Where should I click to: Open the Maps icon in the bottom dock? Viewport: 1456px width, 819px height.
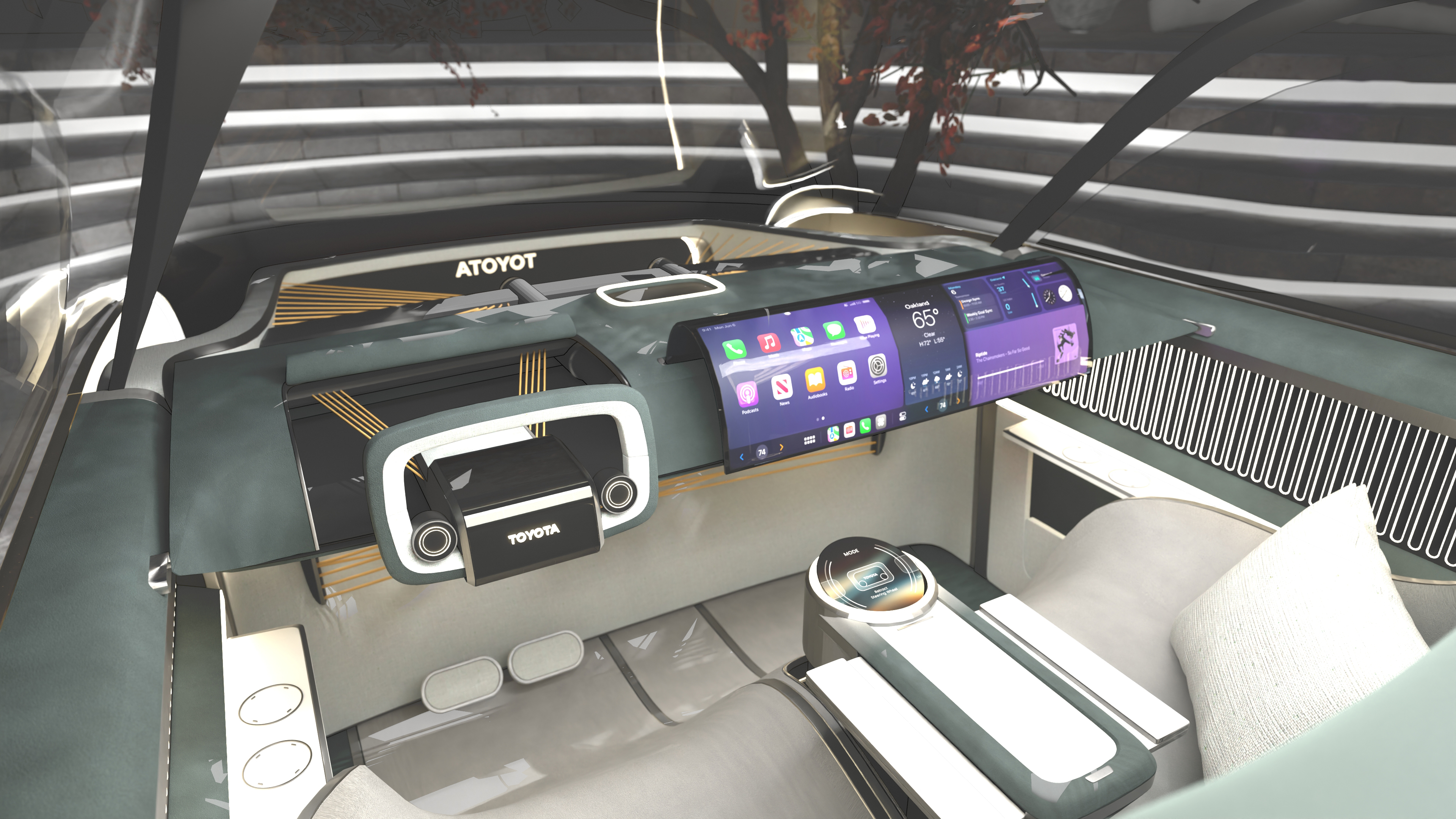[x=833, y=434]
